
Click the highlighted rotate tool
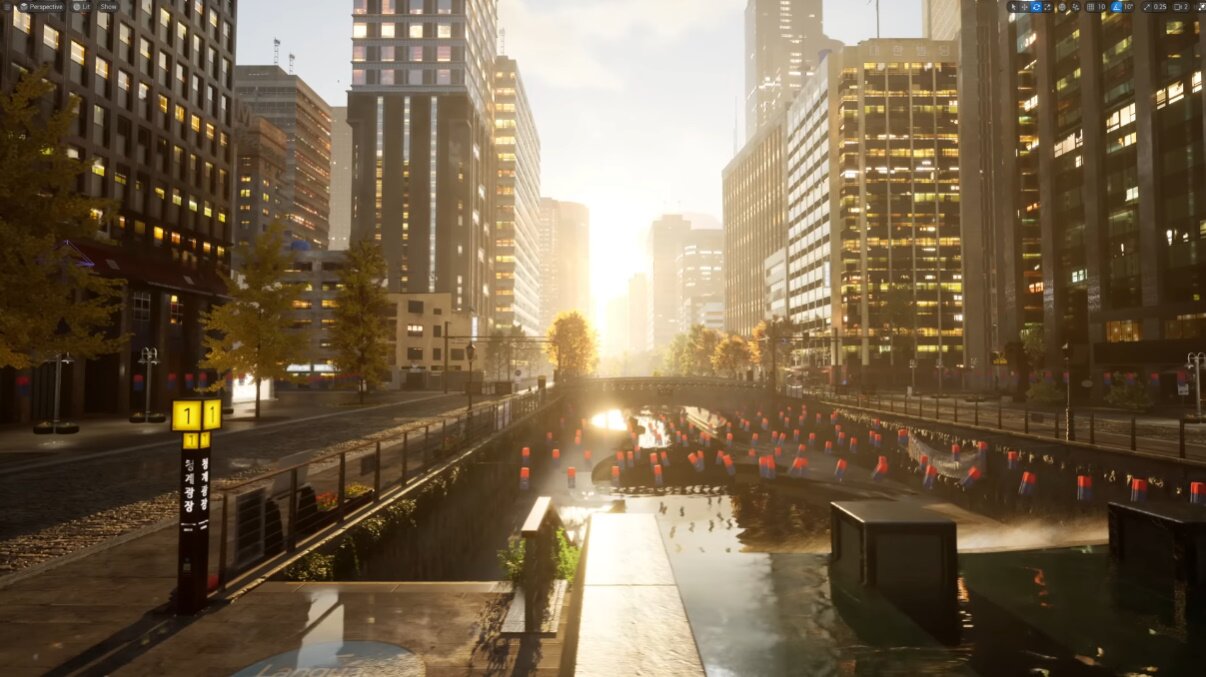pos(1036,6)
